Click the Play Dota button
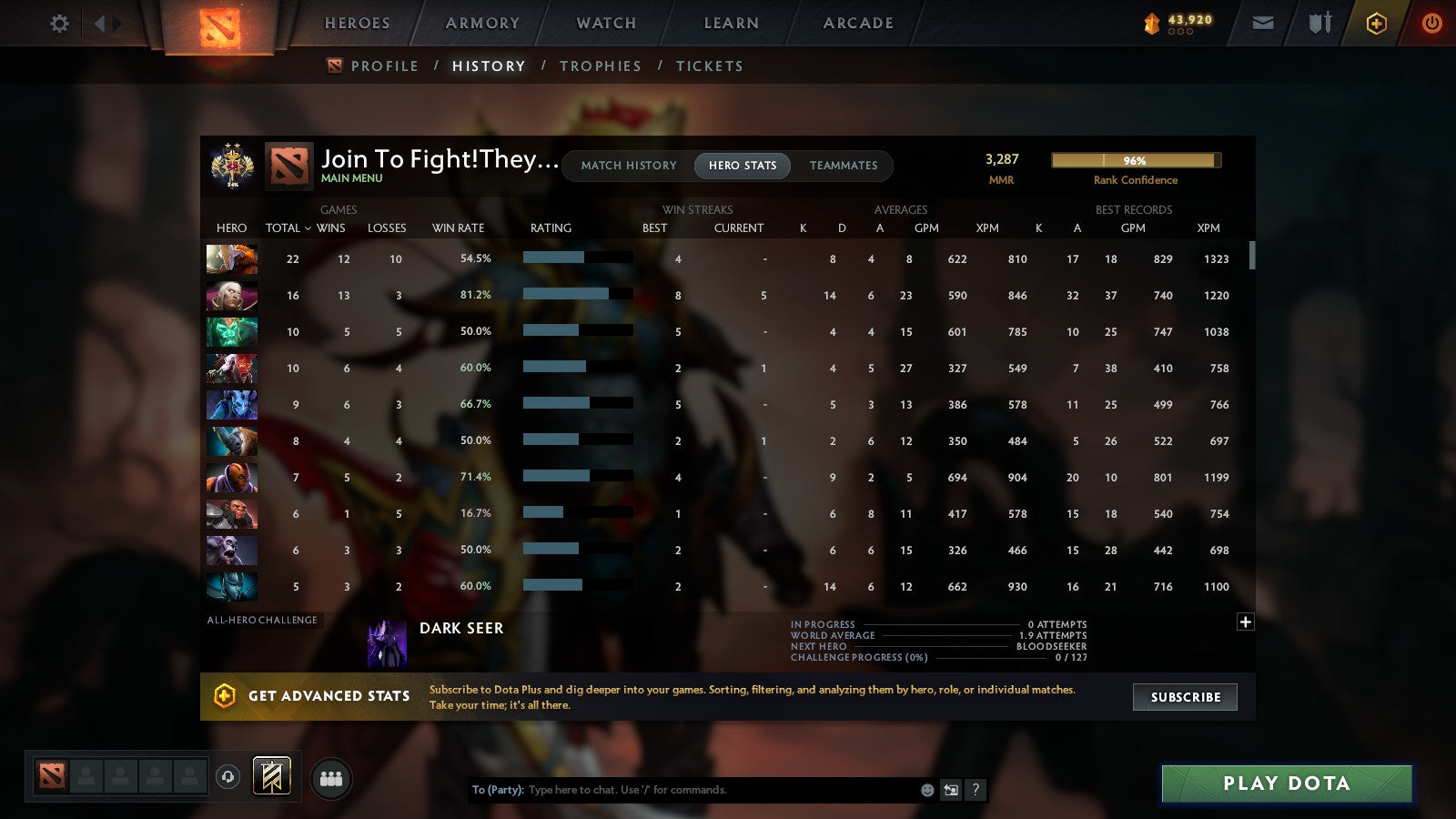1456x819 pixels. [x=1285, y=784]
